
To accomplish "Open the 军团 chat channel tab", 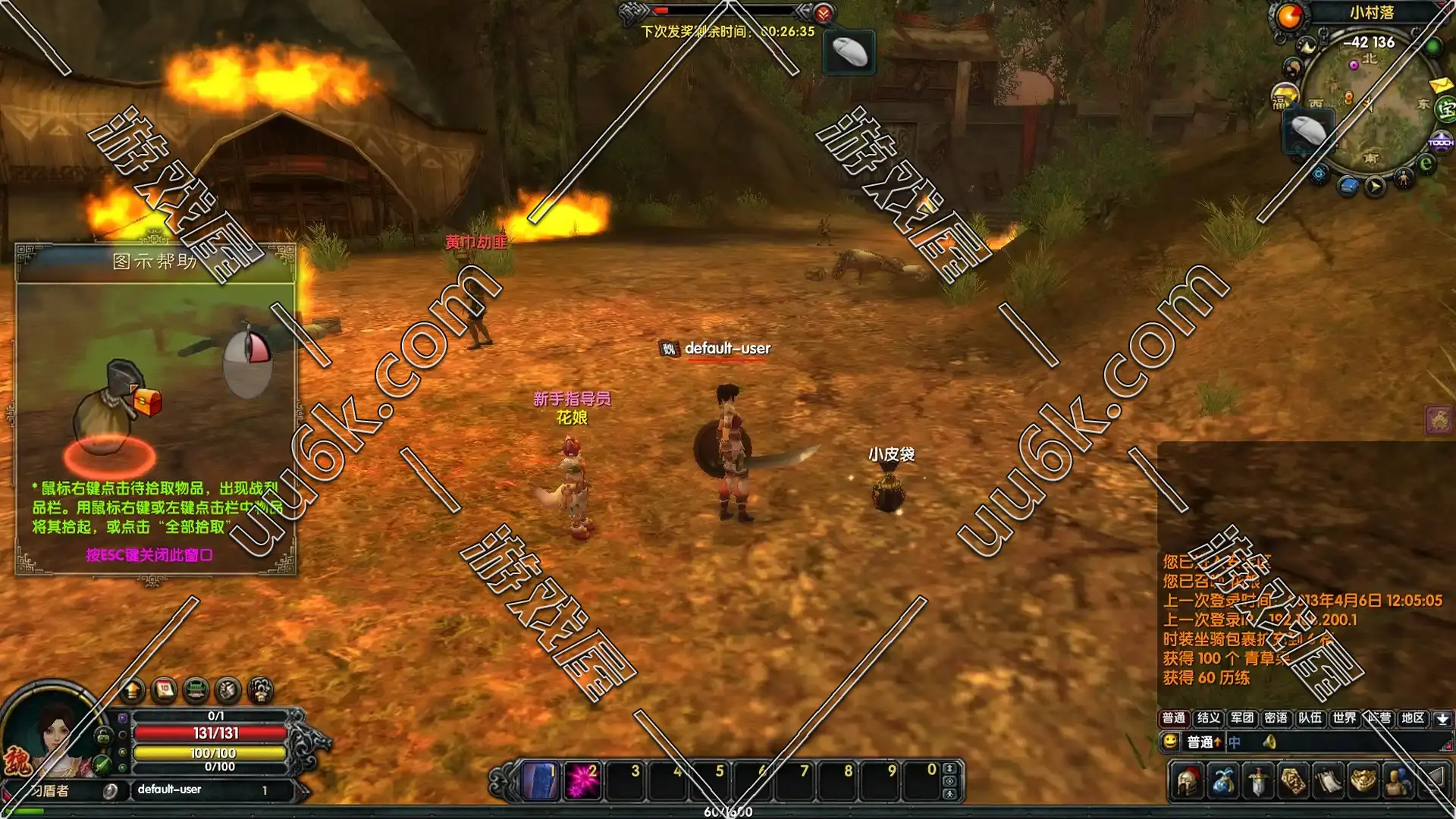I will click(1242, 717).
